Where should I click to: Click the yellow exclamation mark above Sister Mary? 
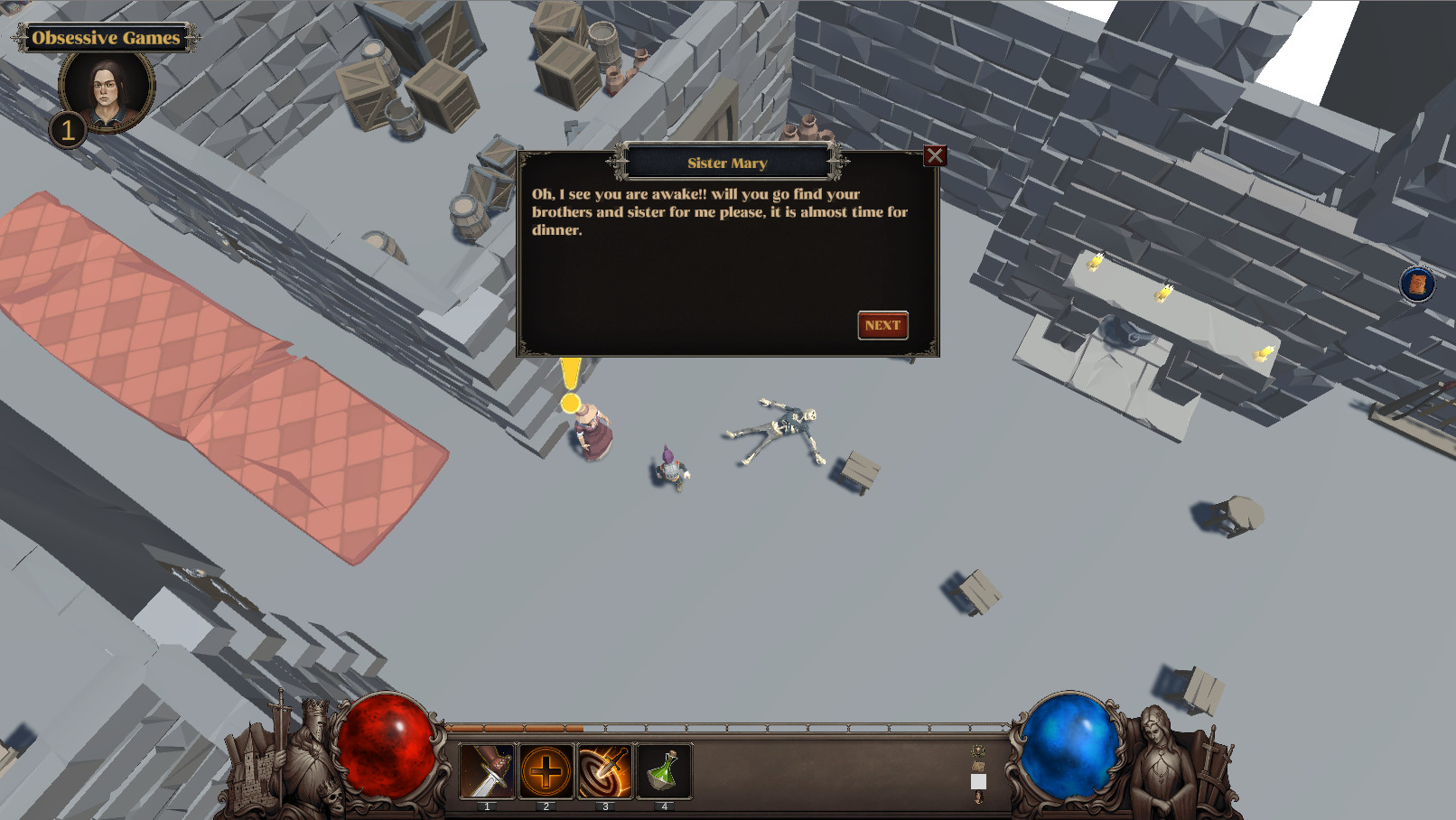coord(572,379)
